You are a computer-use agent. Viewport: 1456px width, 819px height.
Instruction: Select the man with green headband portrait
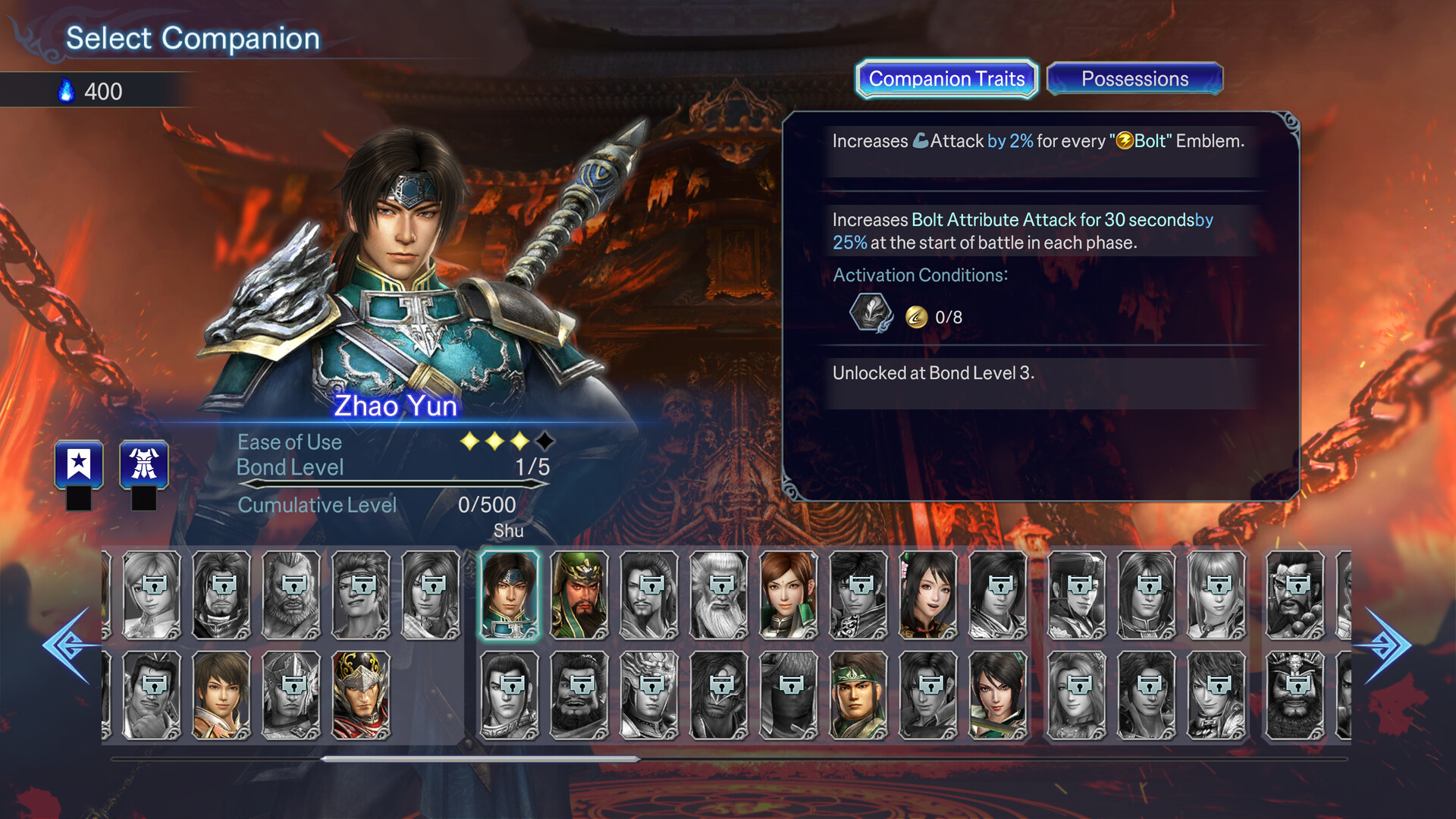coord(858,695)
